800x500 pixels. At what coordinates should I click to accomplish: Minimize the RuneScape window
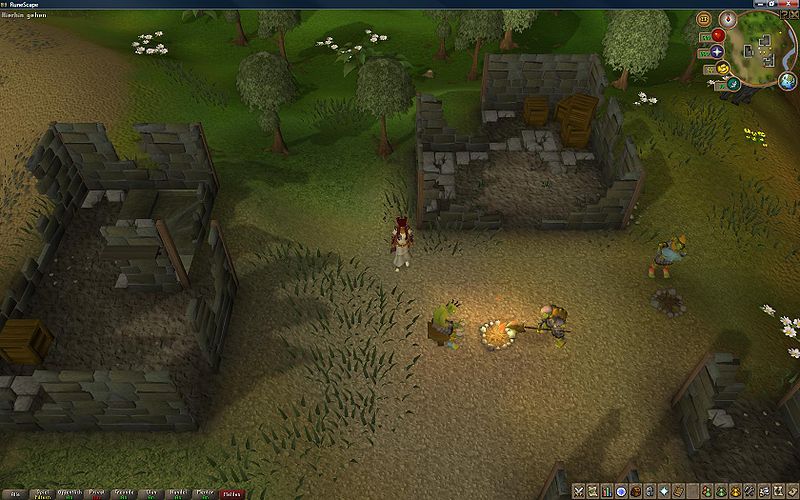pos(762,5)
